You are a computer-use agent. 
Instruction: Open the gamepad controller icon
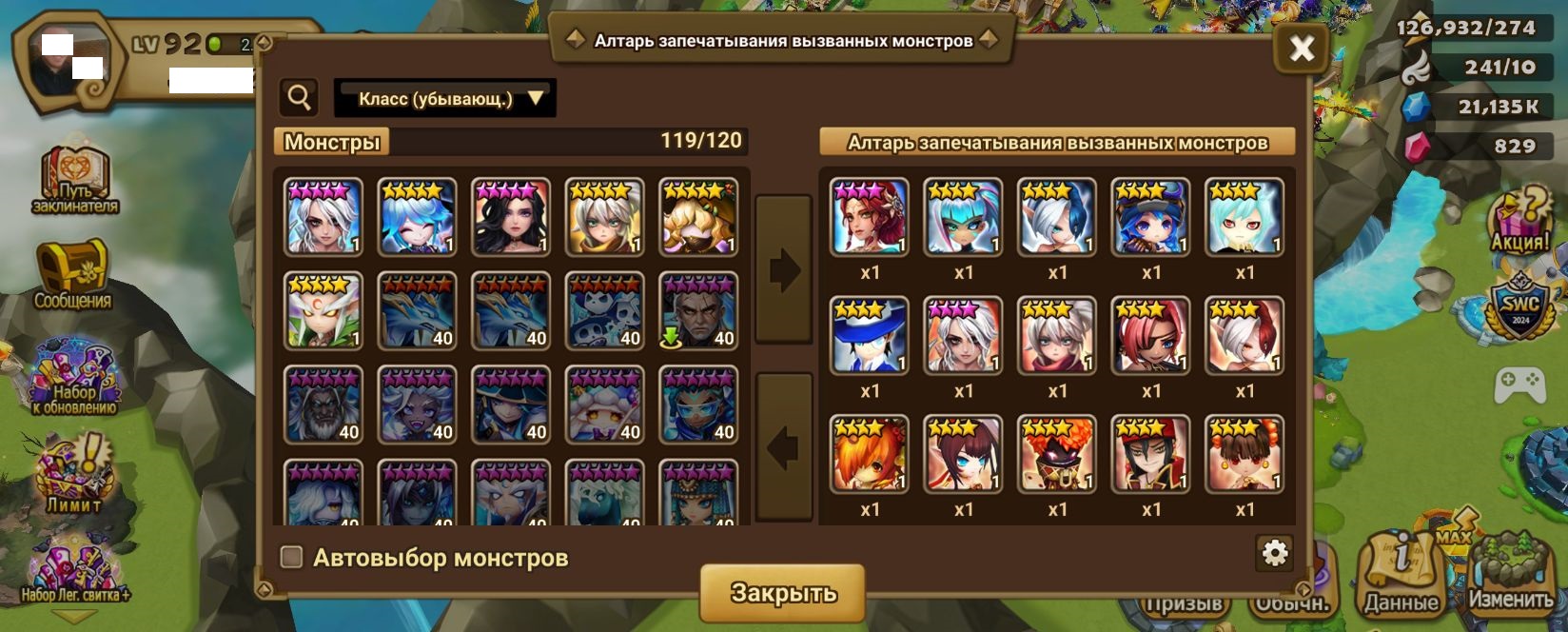point(1519,385)
